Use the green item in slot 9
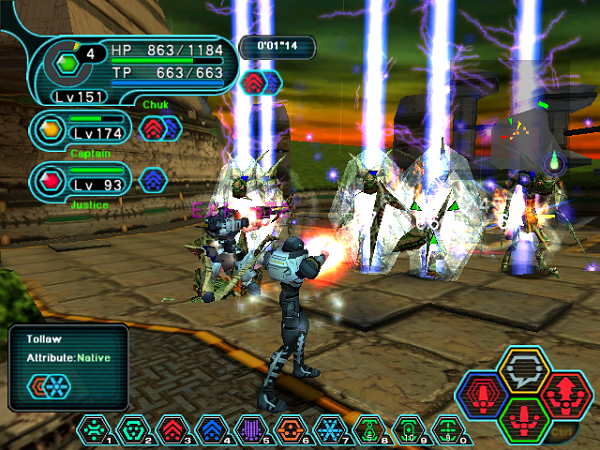 (x=406, y=432)
